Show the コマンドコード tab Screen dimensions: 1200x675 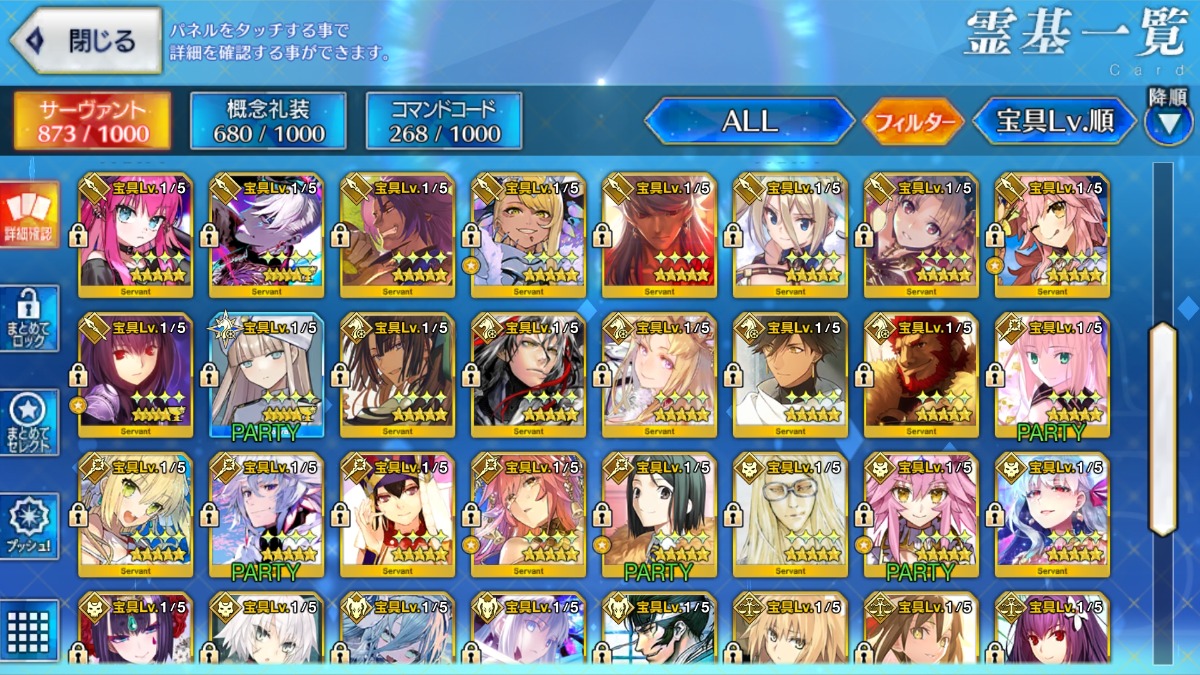point(444,122)
